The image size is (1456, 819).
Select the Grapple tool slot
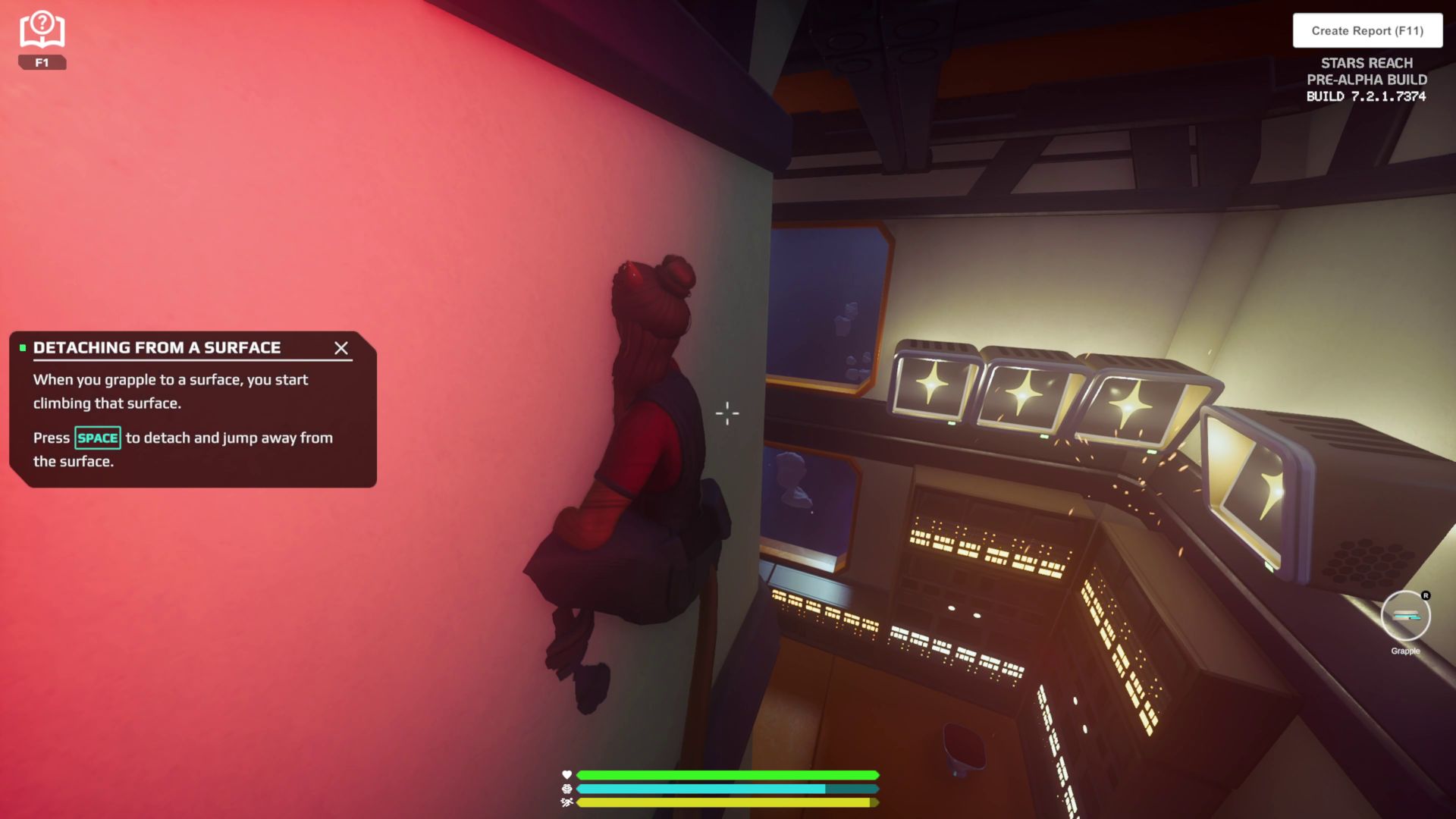click(x=1405, y=616)
